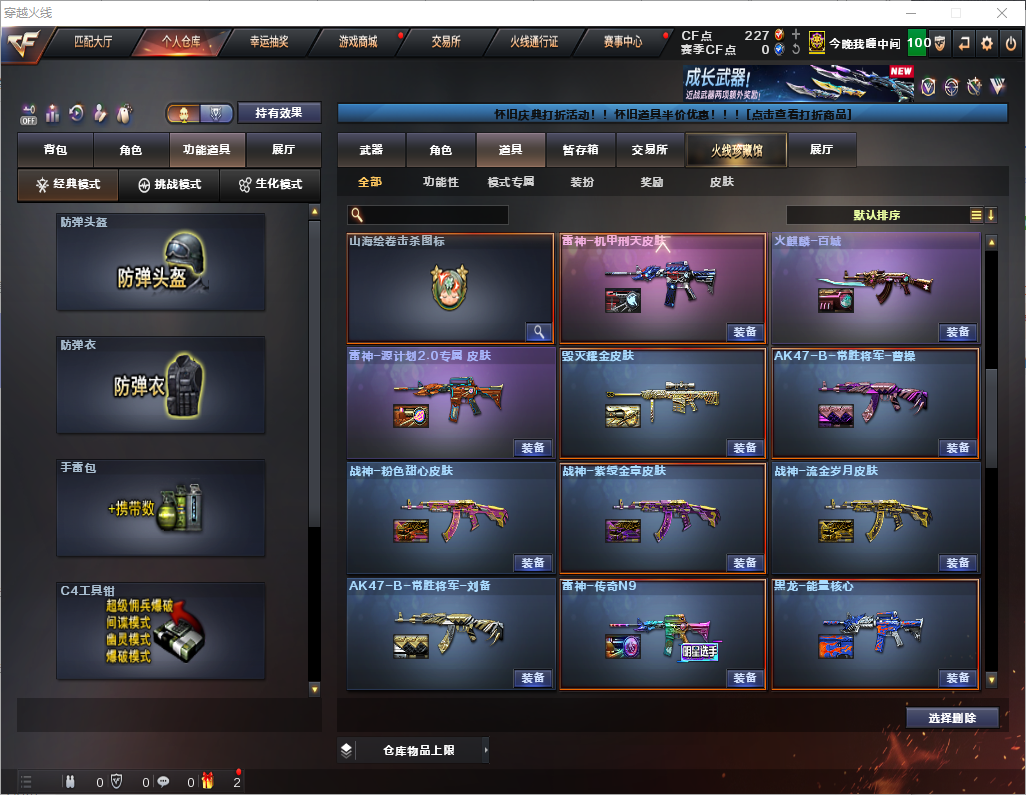Switch left panel to 背包 tab

pyautogui.click(x=55, y=150)
